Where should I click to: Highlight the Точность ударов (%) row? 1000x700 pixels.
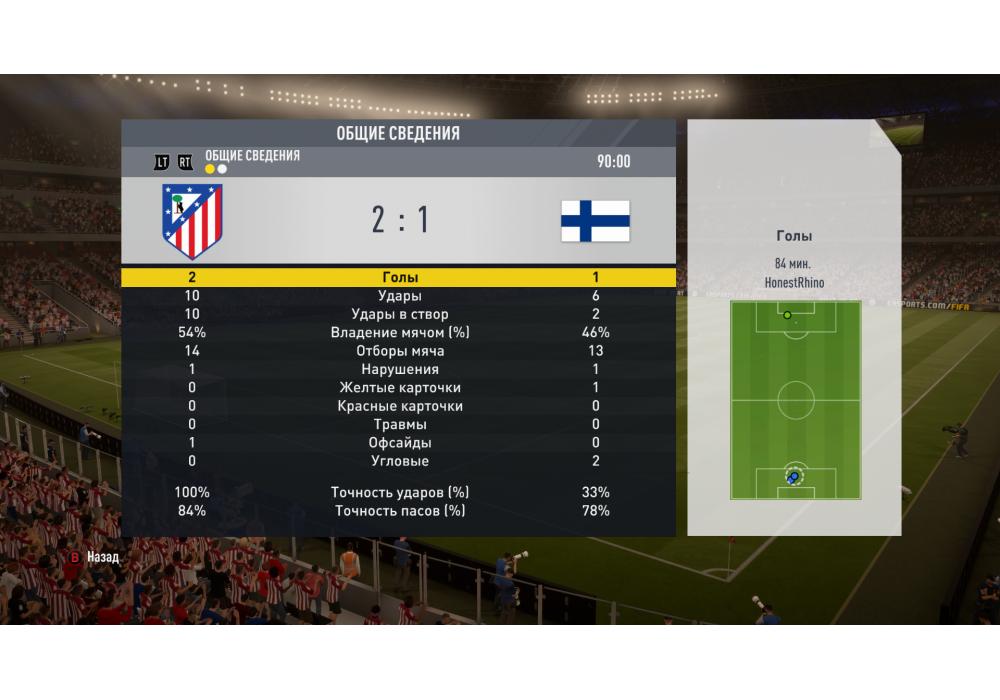point(399,492)
